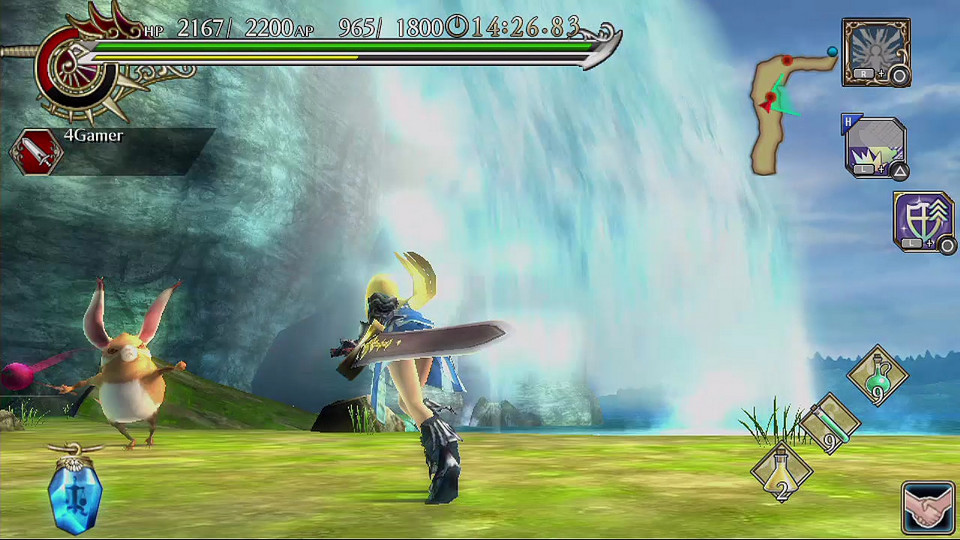The image size is (960, 540).
Task: Tap the handshake button
Action: pos(928,508)
